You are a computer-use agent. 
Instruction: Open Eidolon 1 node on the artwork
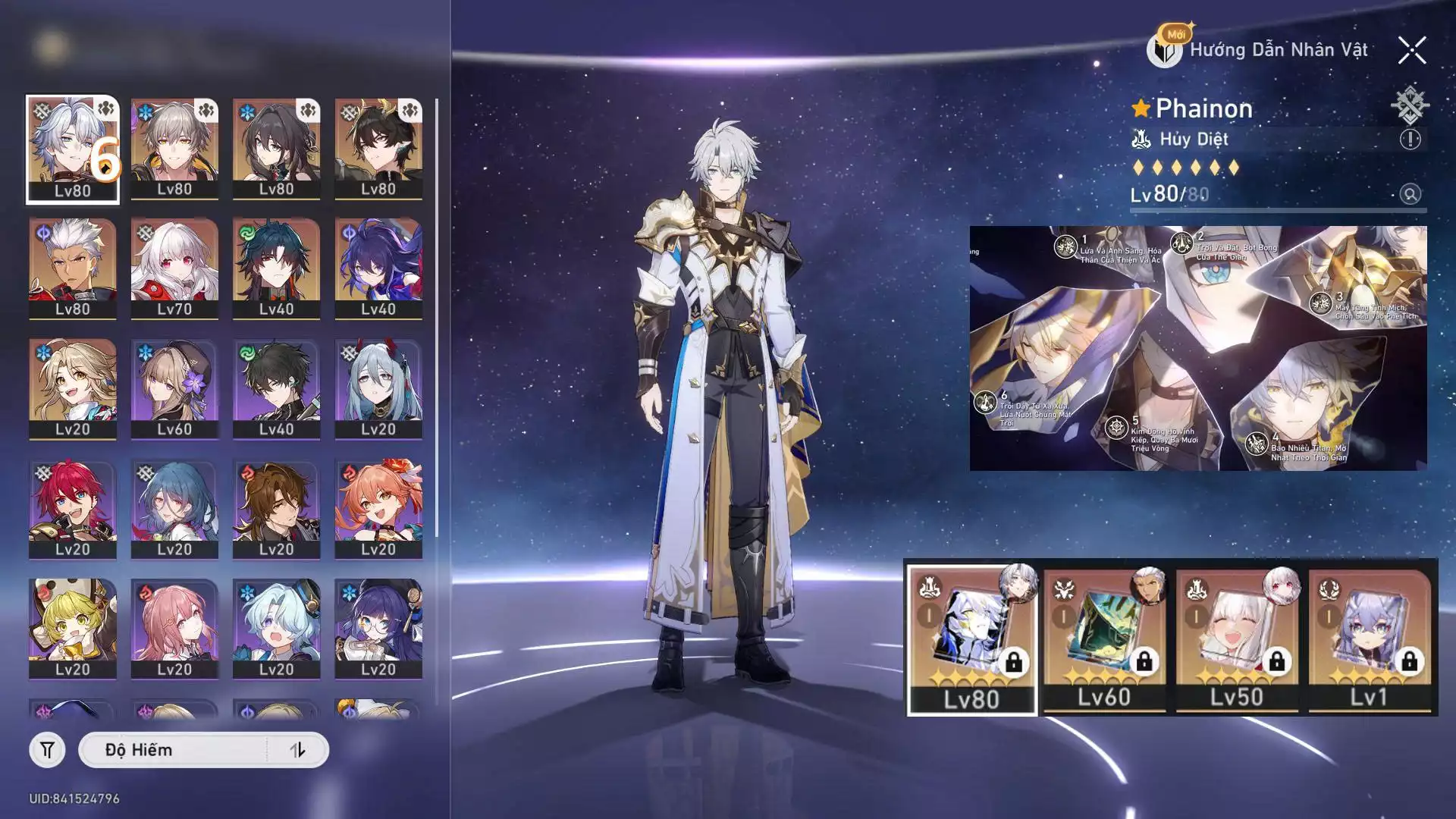tap(1066, 247)
